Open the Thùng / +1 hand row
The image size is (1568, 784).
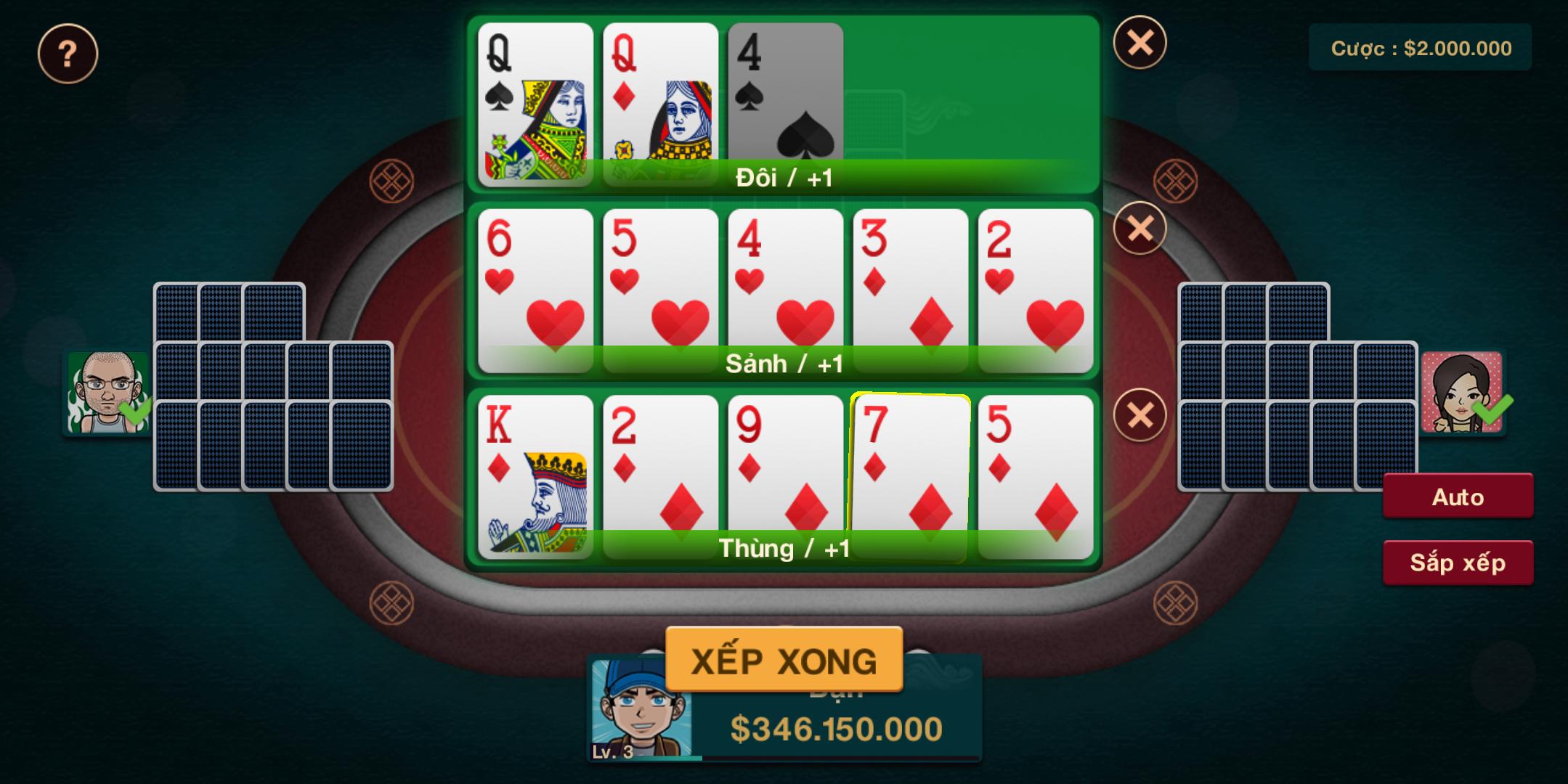(784, 548)
